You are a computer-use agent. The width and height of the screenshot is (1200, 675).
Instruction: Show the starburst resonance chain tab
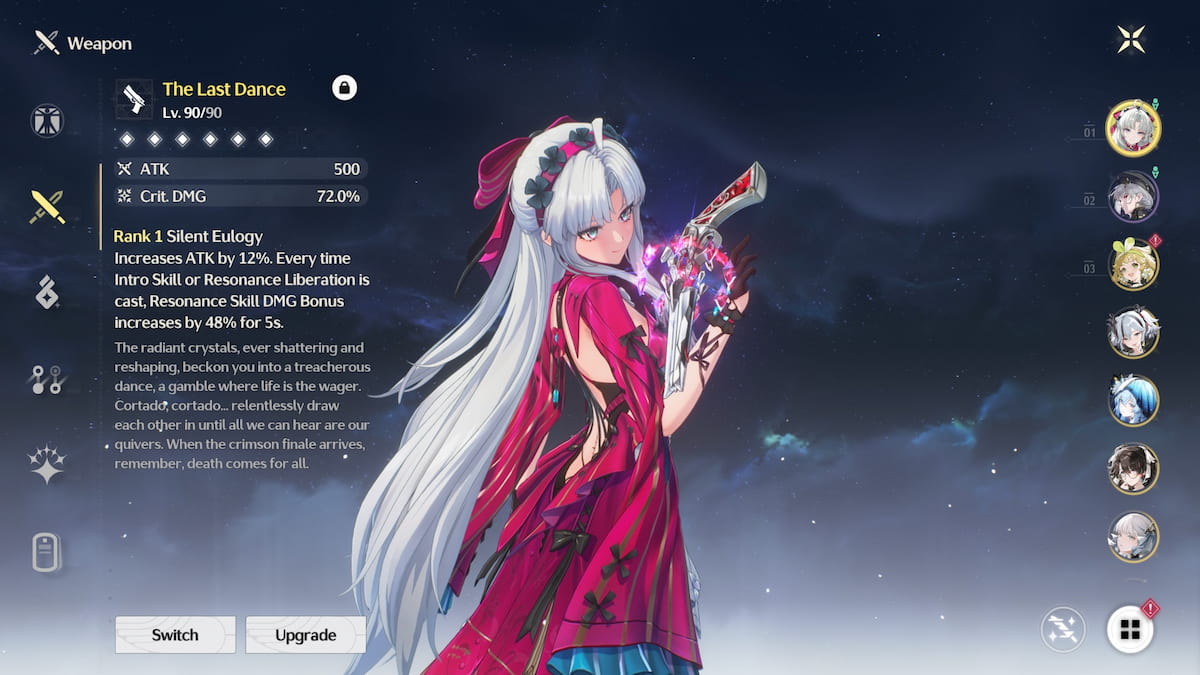[x=47, y=464]
